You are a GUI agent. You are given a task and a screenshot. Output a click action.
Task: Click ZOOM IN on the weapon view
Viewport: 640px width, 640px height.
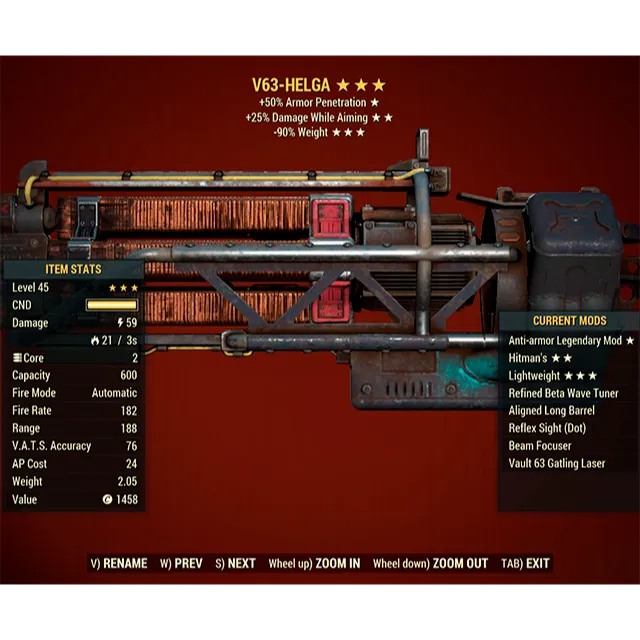314,563
